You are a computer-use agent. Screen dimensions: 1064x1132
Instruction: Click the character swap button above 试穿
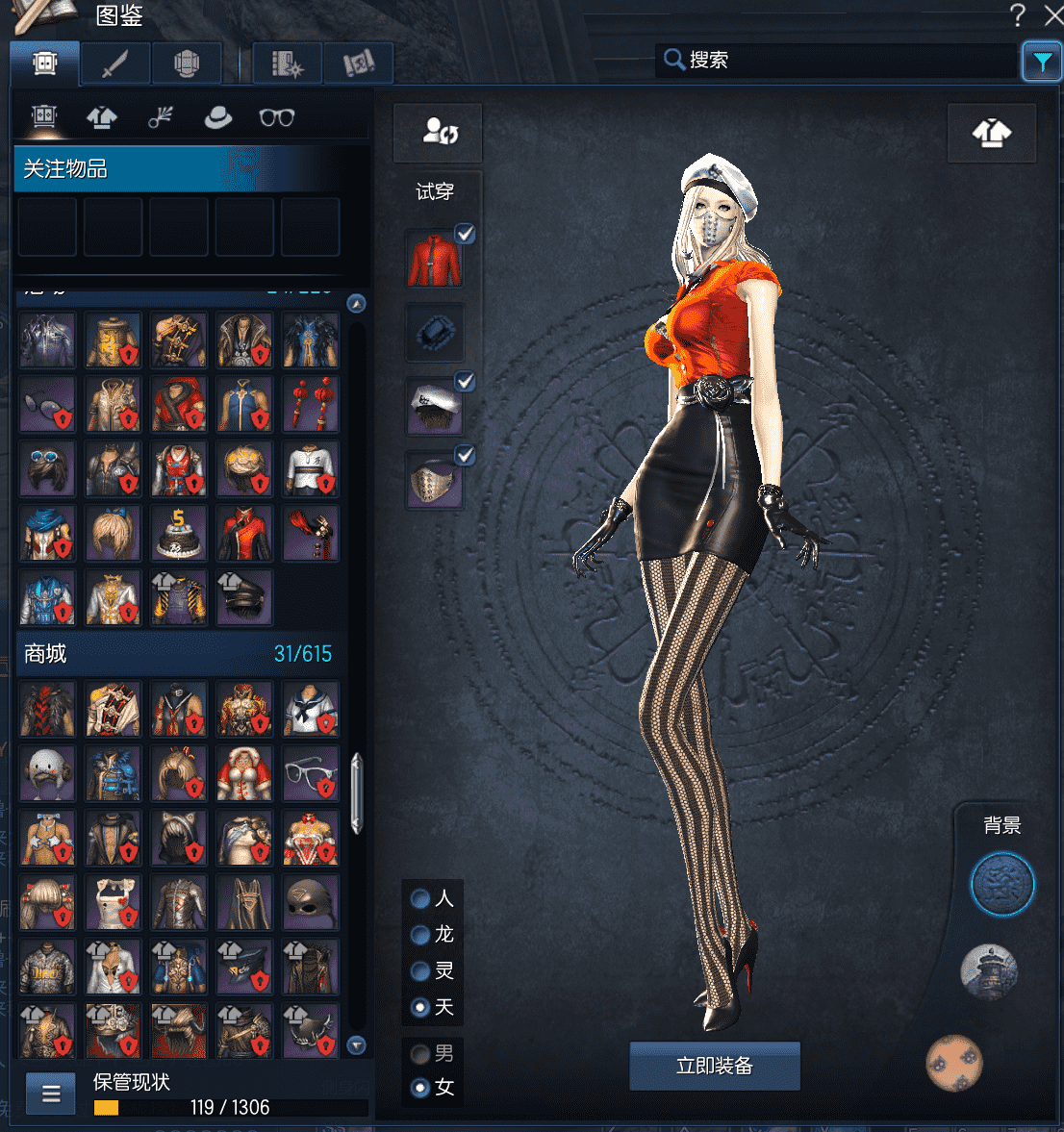click(x=440, y=132)
